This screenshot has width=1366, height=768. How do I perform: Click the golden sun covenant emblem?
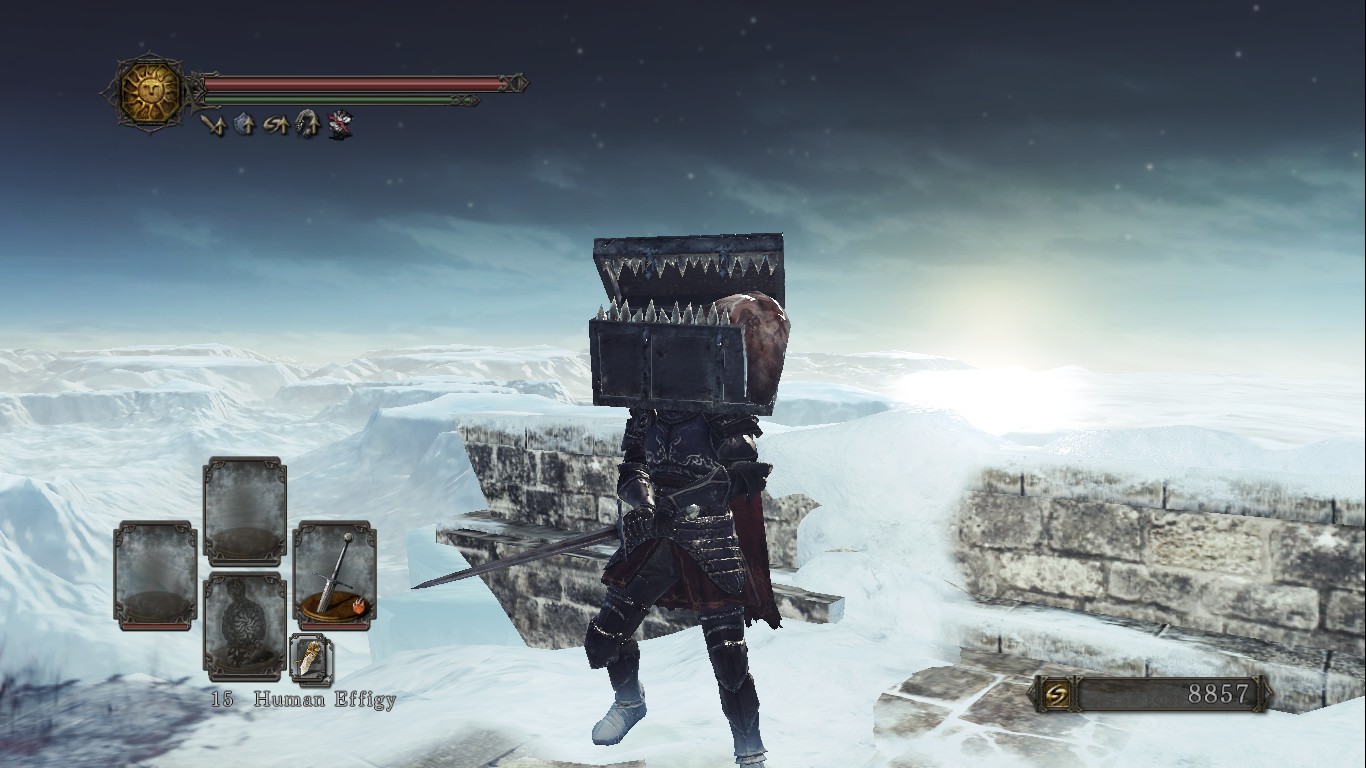tap(150, 92)
